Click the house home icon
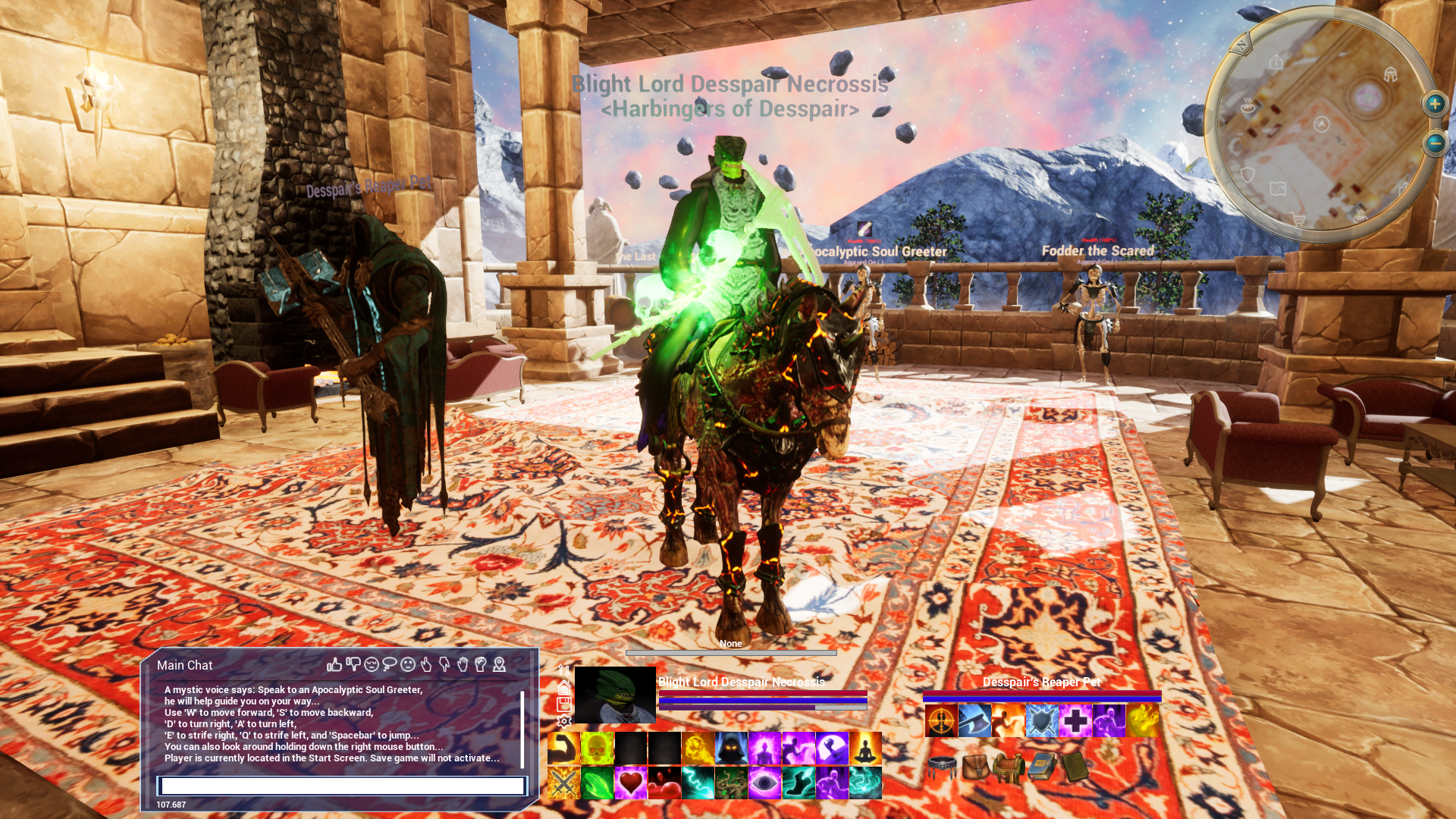 [564, 688]
